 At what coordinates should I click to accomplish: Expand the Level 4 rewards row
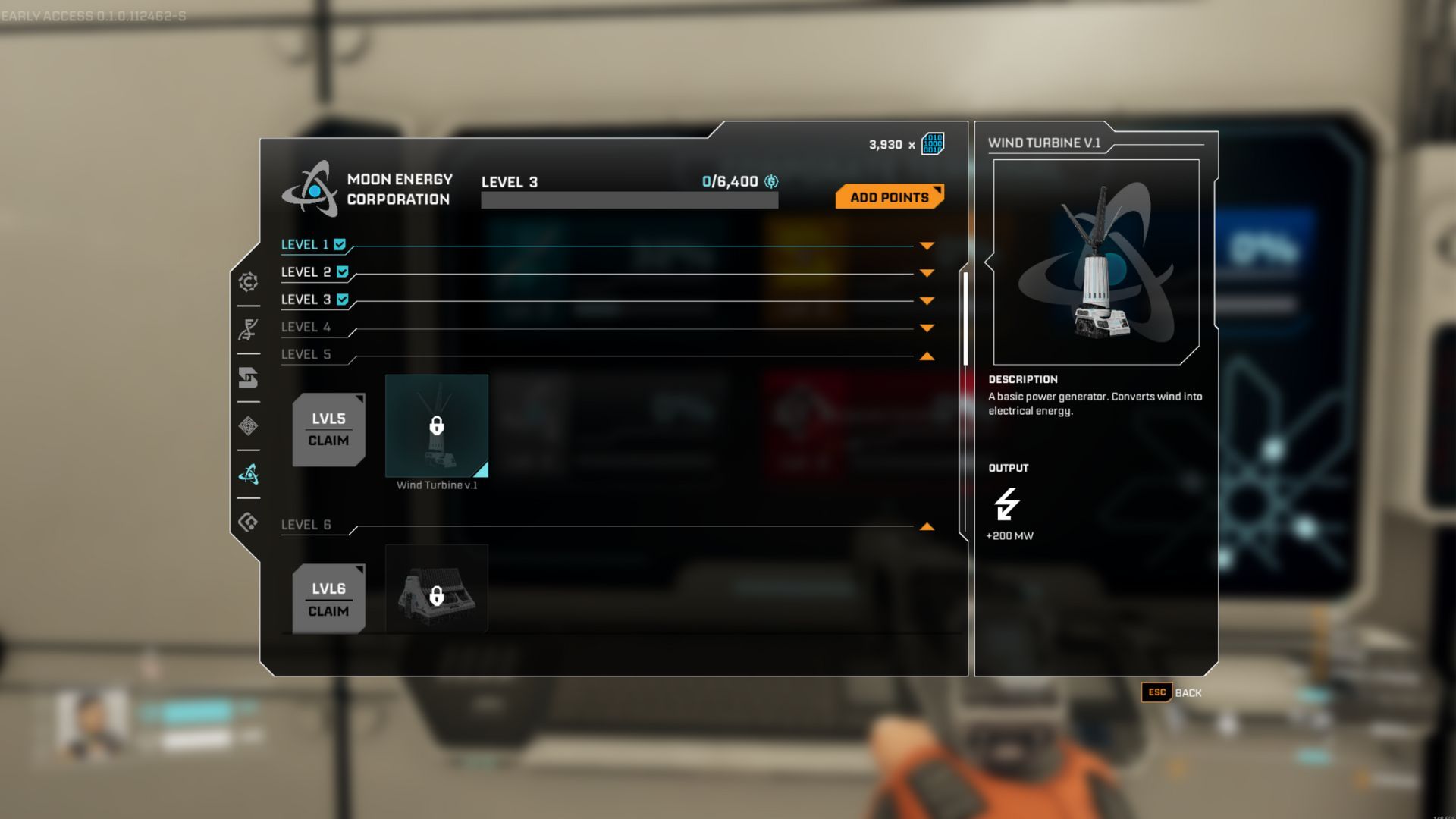(926, 328)
